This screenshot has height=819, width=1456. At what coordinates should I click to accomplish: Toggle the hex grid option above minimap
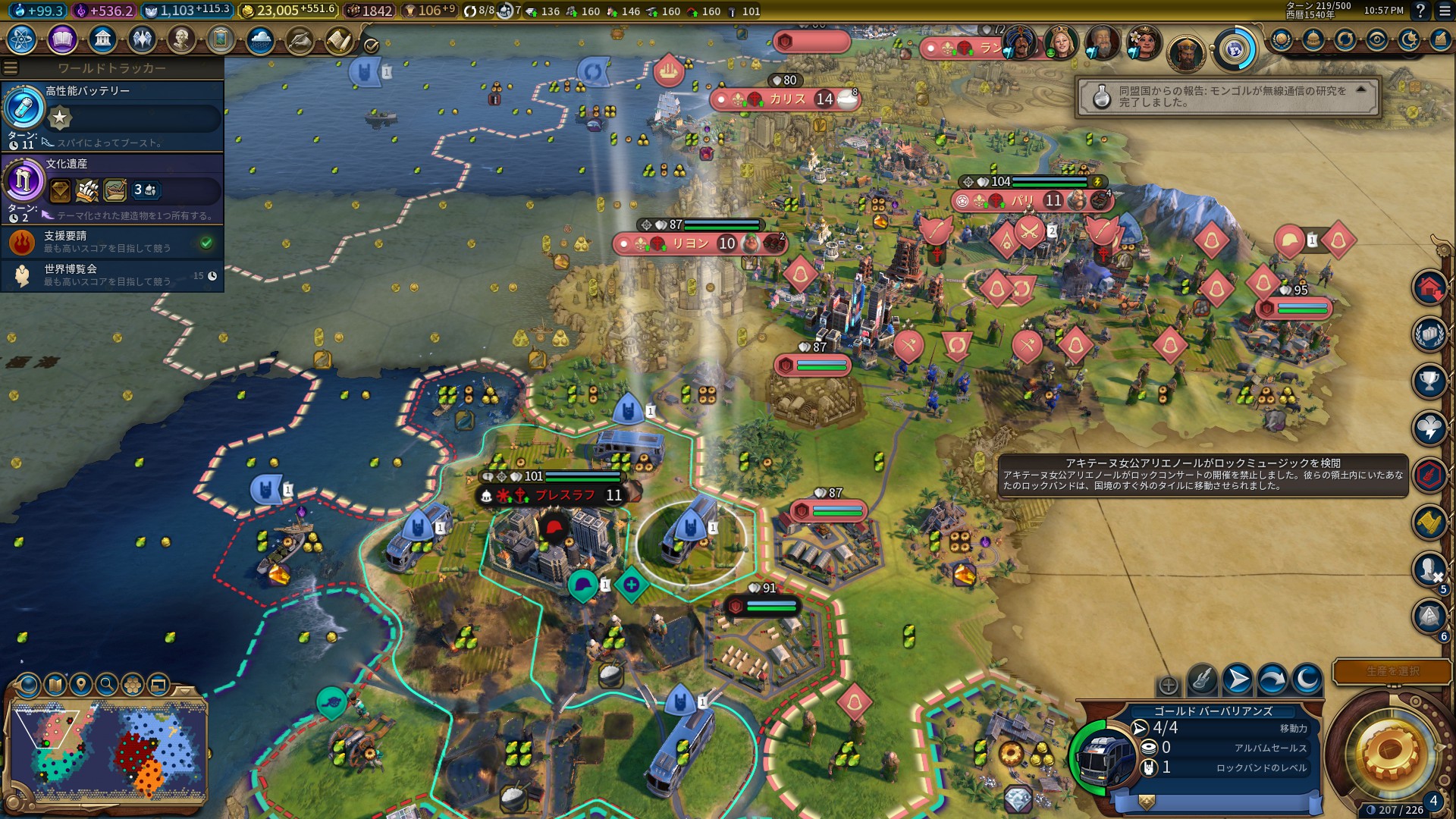coord(133,685)
